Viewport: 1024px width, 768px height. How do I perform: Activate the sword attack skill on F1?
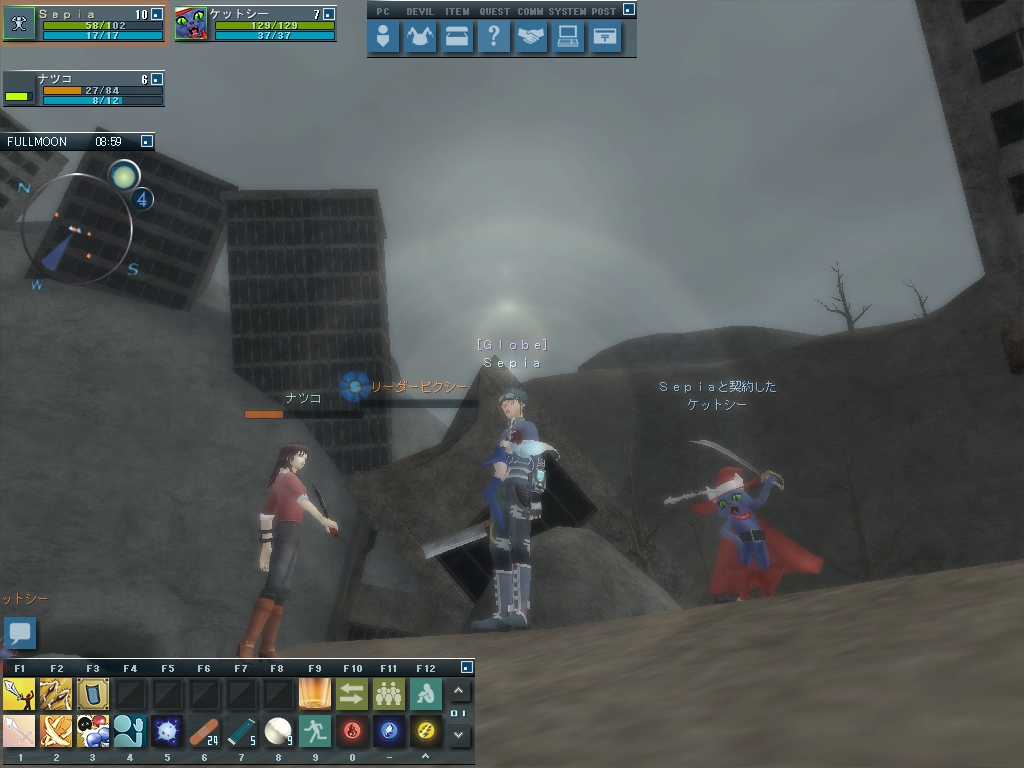[x=19, y=693]
